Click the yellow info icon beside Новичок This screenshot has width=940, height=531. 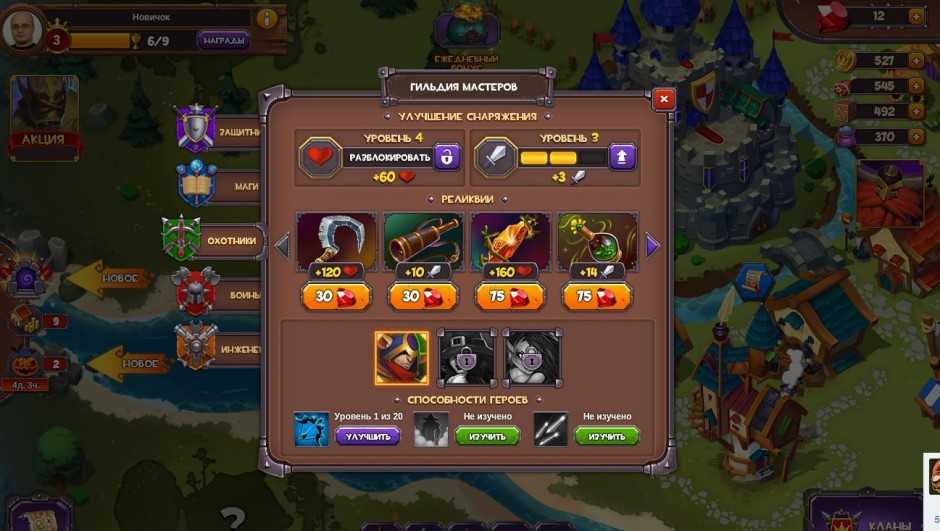click(x=267, y=18)
